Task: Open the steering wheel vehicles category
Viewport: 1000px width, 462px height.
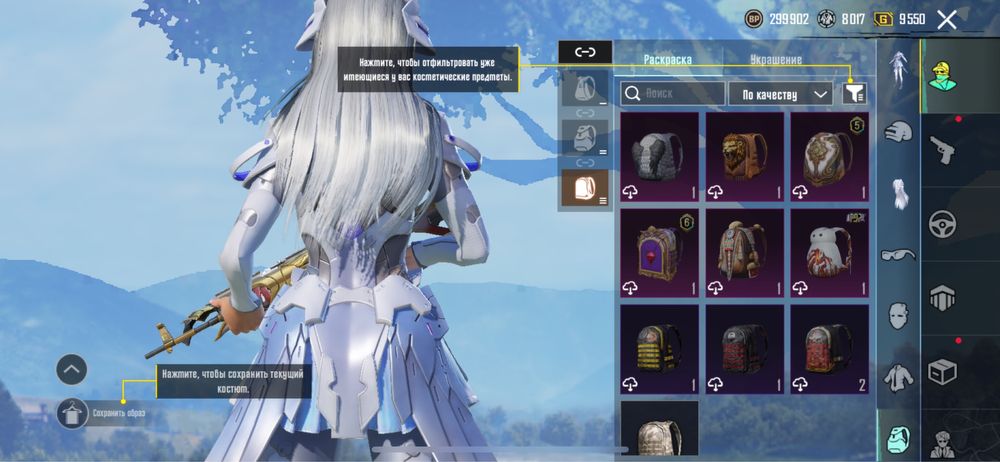Action: point(942,224)
